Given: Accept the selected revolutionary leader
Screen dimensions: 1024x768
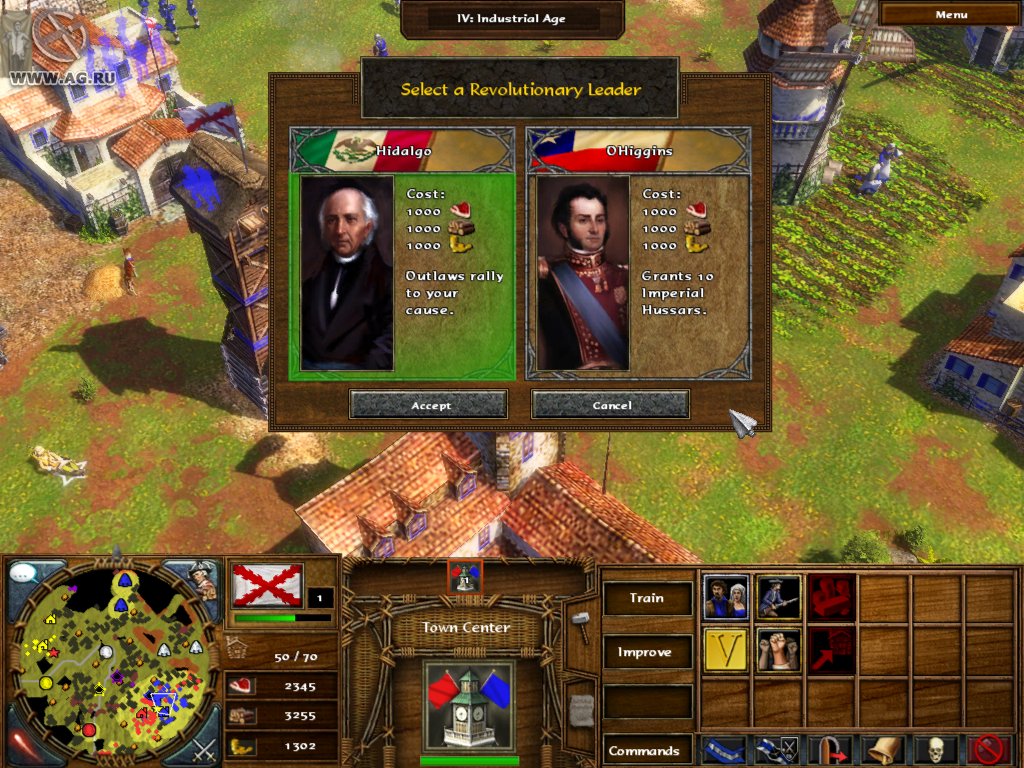Looking at the screenshot, I should [428, 405].
